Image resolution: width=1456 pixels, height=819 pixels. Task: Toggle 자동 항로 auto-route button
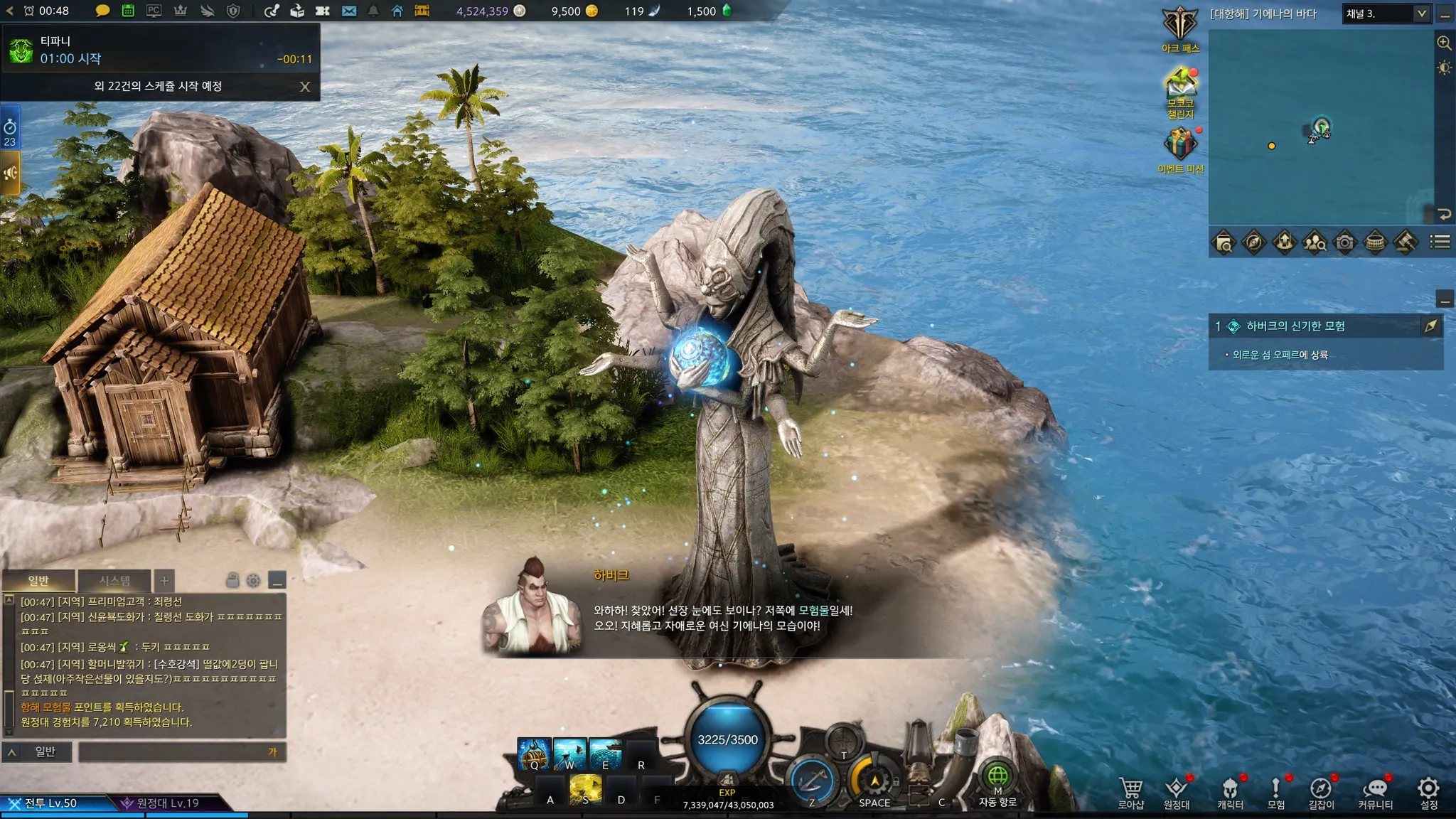click(x=997, y=782)
